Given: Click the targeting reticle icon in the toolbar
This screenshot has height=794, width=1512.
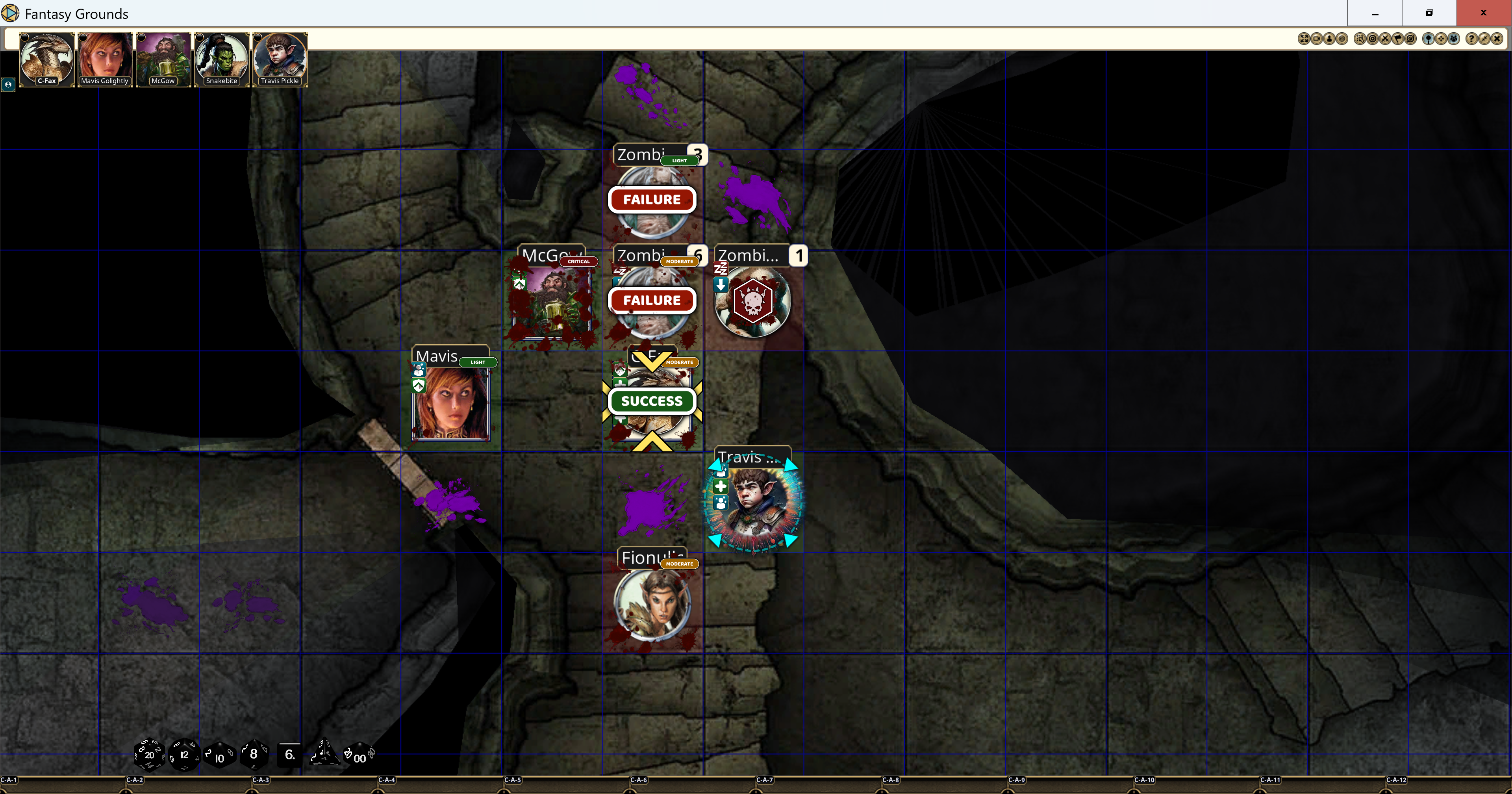Looking at the screenshot, I should click(1373, 39).
